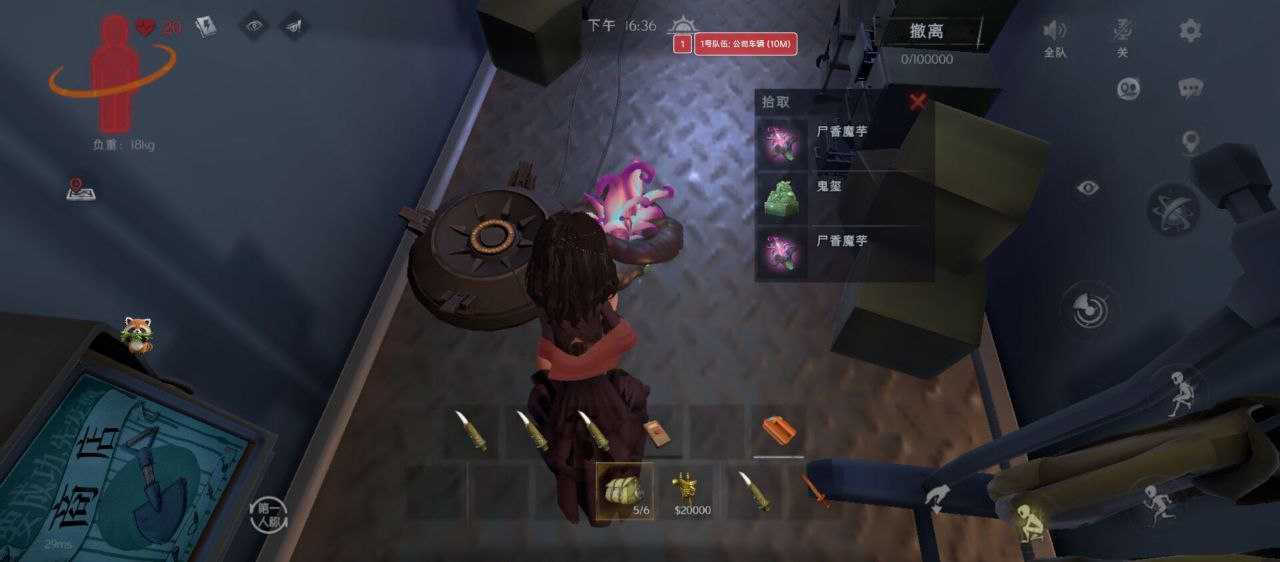Activate the round spiral scan skill button
The width and height of the screenshot is (1280, 562).
pyautogui.click(x=1088, y=309)
